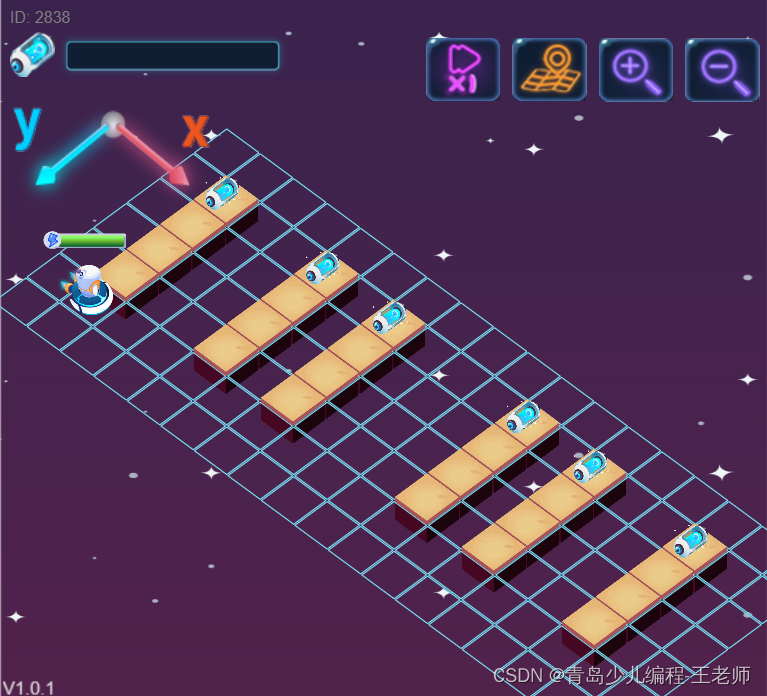Toggle the orange map grid marker button
Image resolution: width=767 pixels, height=696 pixels.
pos(549,69)
